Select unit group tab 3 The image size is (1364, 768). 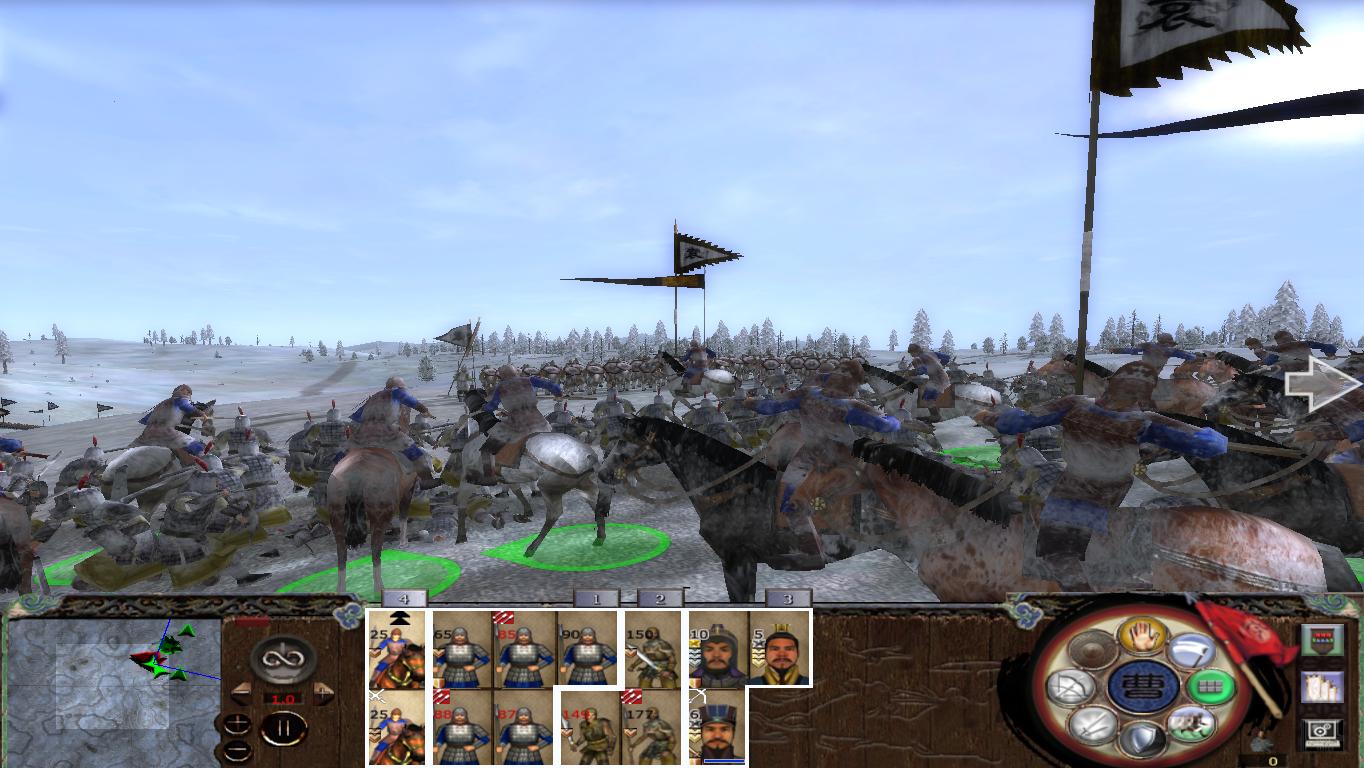(x=790, y=597)
